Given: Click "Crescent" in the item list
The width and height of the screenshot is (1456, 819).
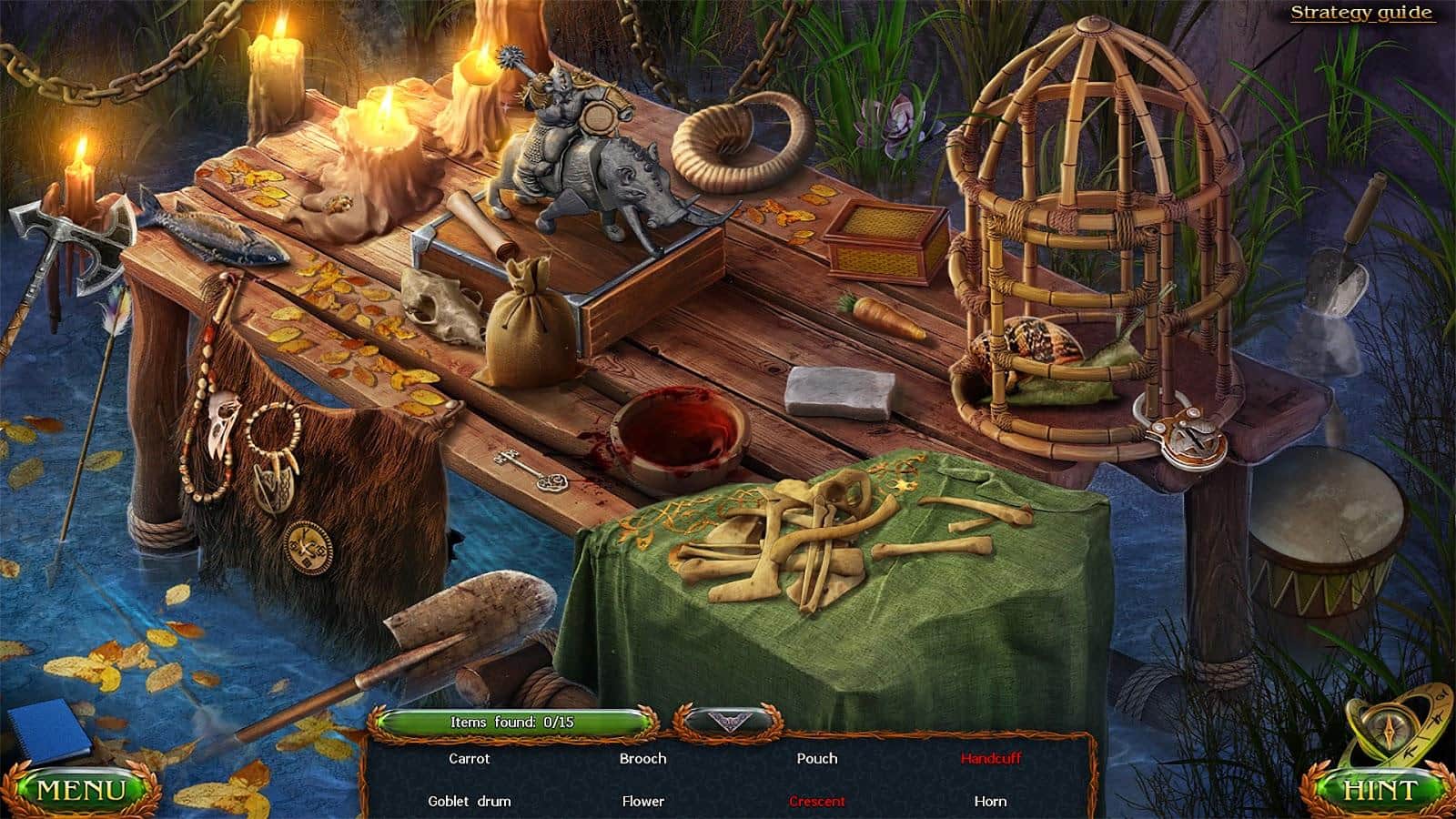Looking at the screenshot, I should tap(816, 800).
